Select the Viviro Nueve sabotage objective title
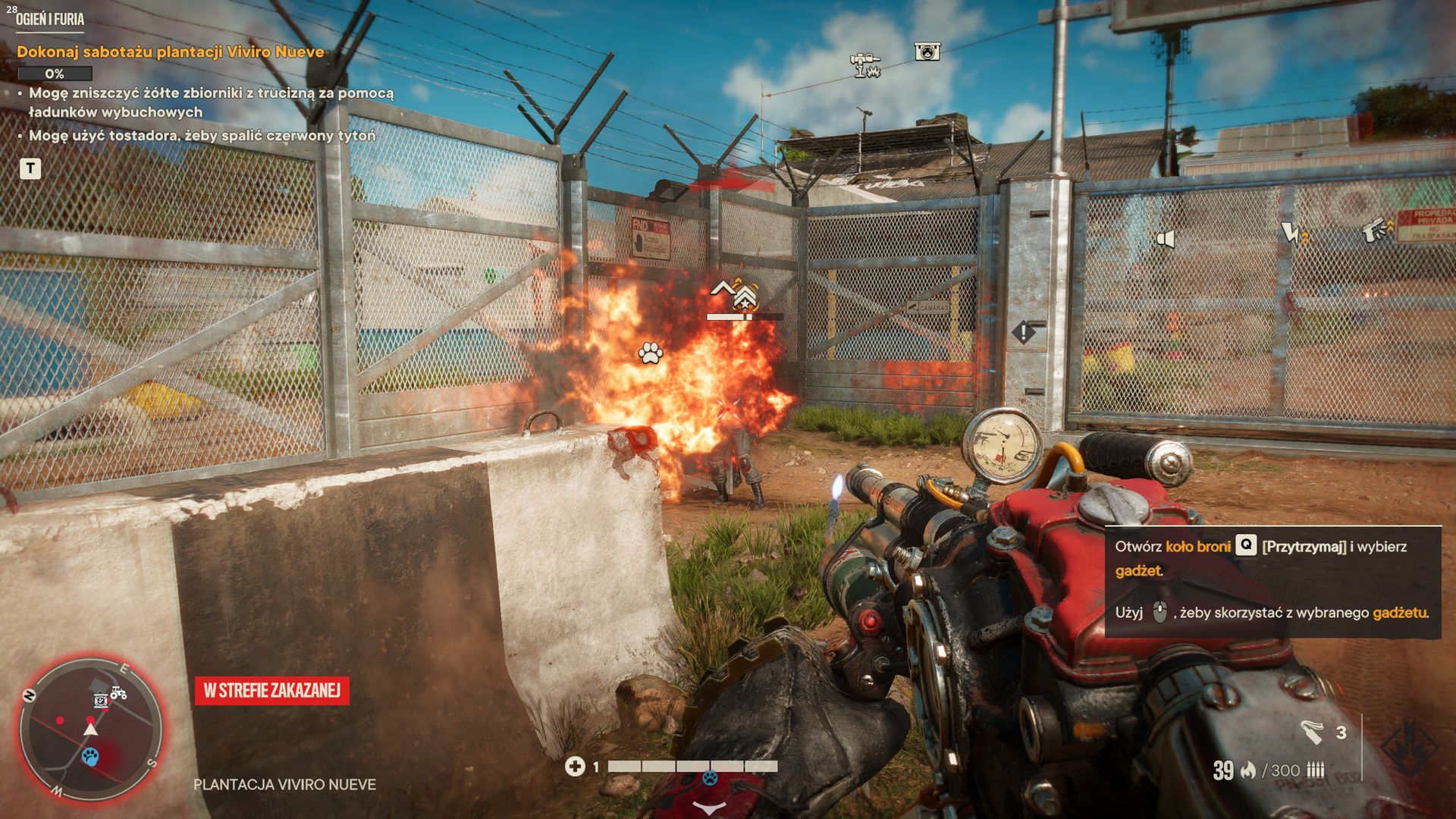1456x819 pixels. (171, 52)
